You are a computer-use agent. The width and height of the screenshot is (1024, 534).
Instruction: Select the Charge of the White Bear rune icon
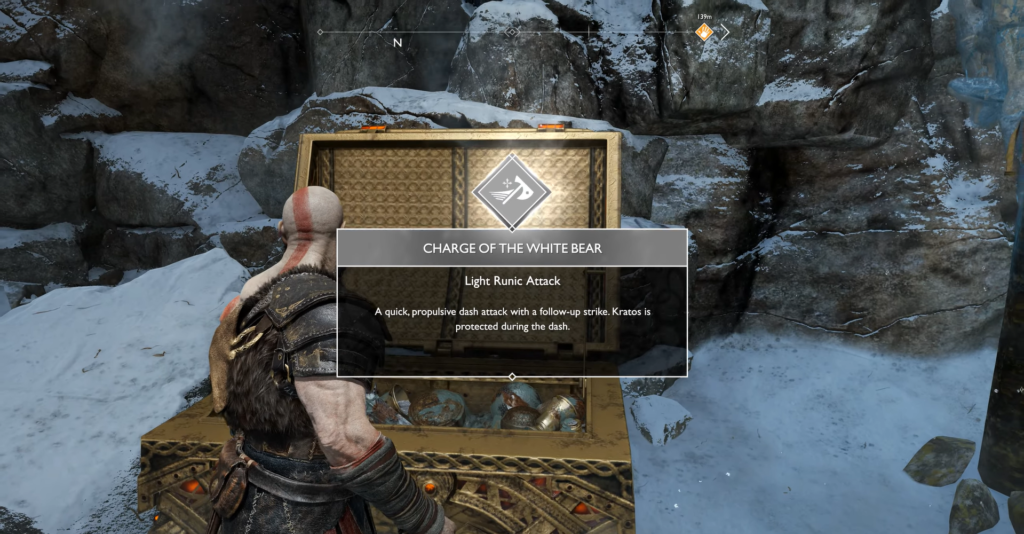click(511, 185)
